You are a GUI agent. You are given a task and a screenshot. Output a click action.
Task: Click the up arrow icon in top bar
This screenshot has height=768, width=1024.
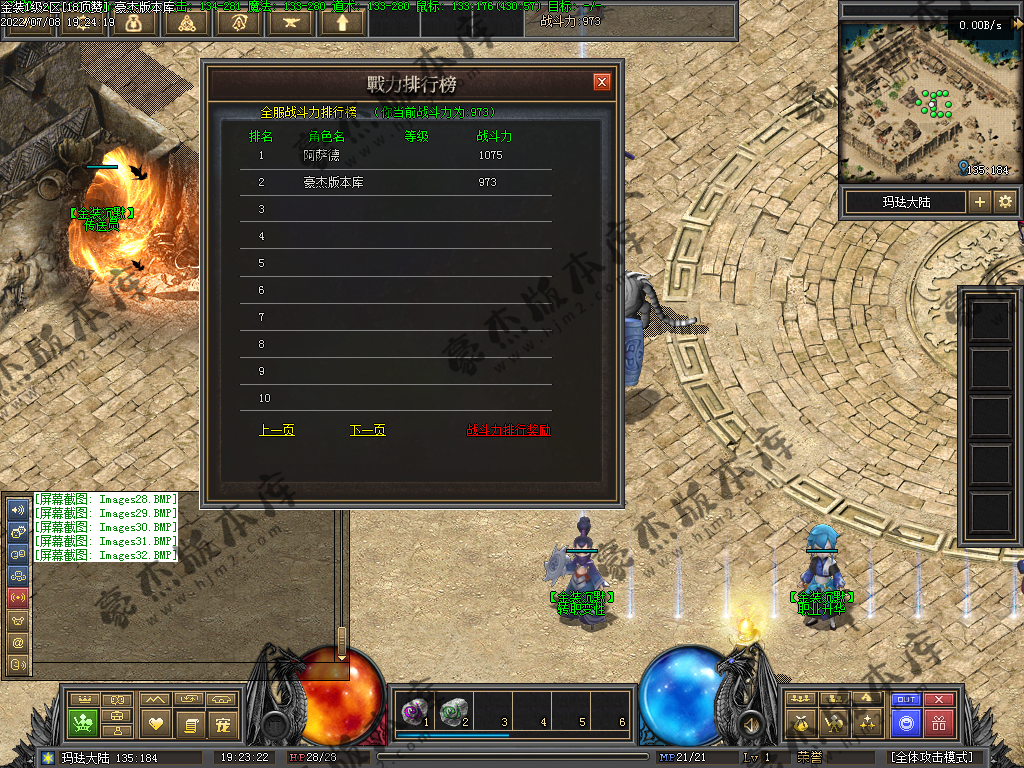tap(342, 22)
